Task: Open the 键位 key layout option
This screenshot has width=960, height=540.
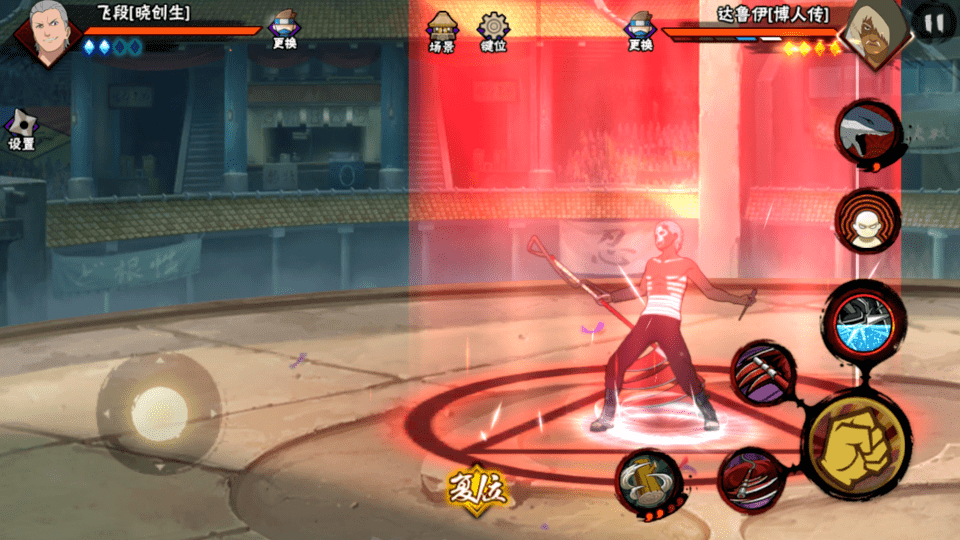Action: tap(493, 32)
